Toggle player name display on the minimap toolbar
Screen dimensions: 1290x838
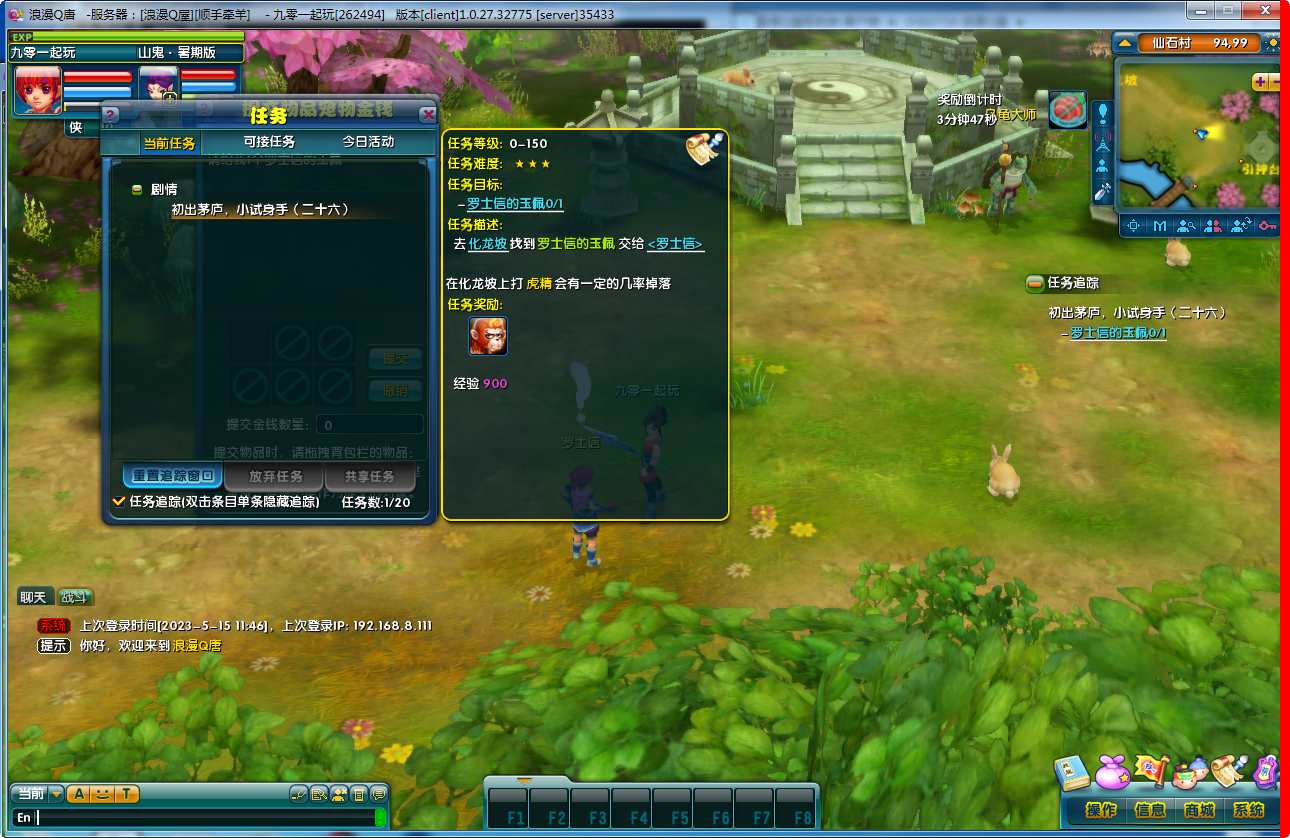tap(1212, 225)
